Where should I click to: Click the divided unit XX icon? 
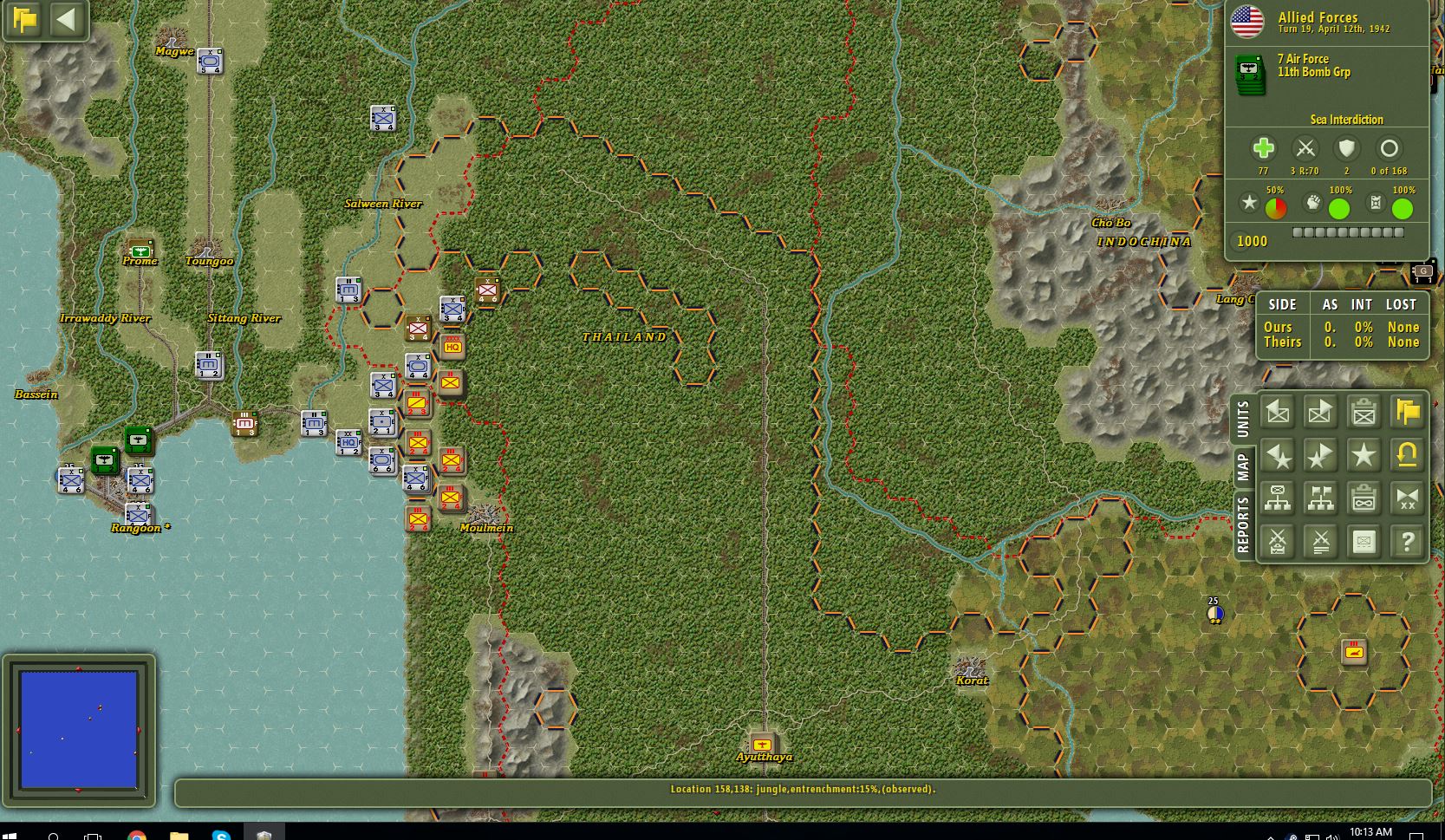(1406, 498)
